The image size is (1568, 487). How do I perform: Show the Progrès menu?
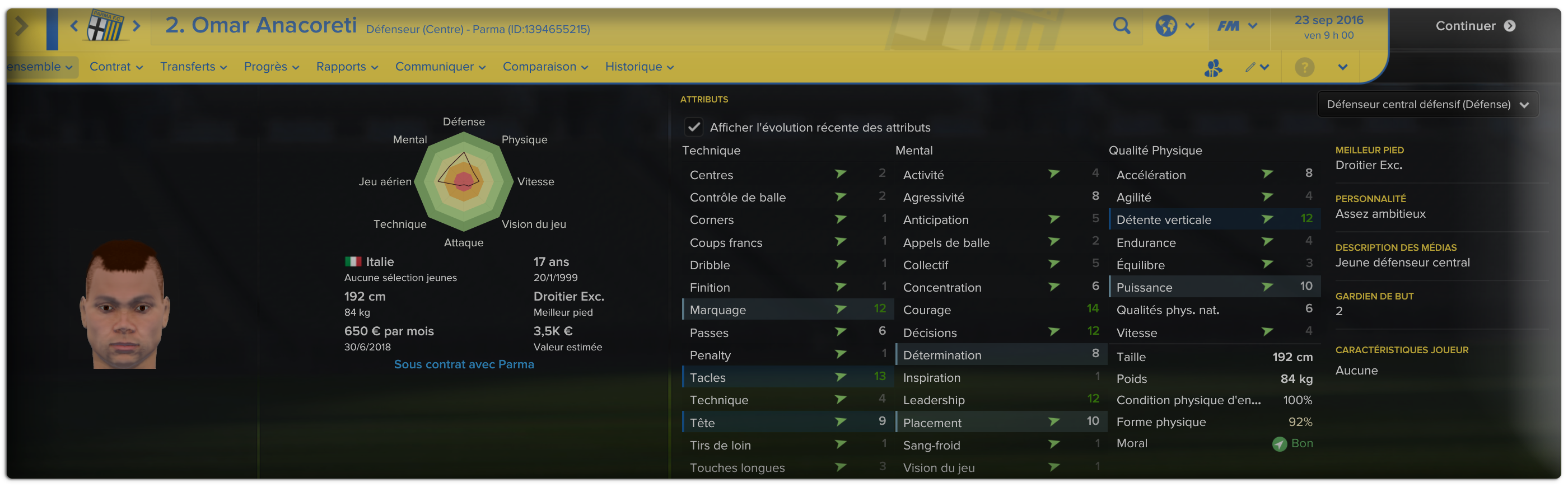coord(272,67)
